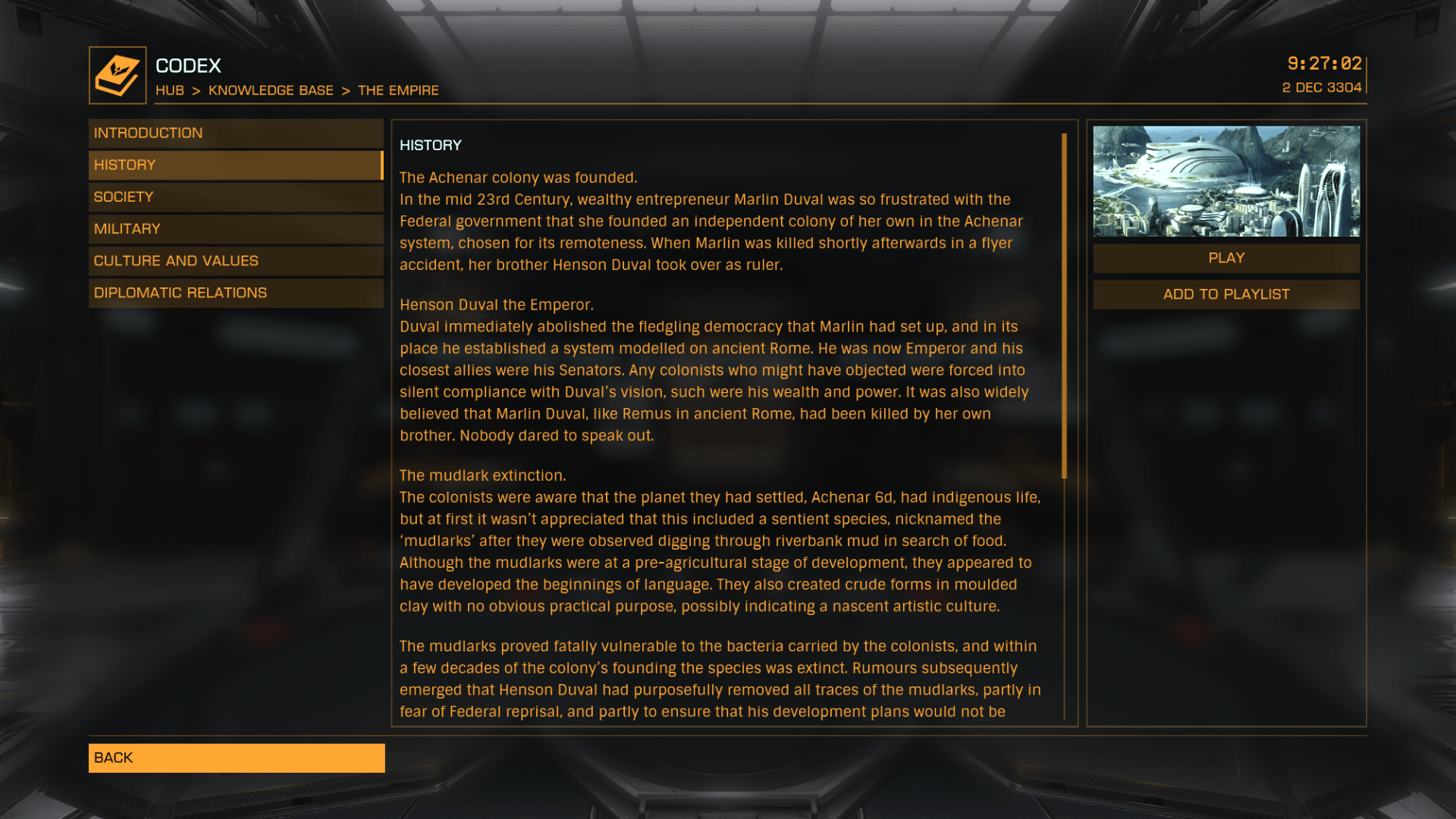The image size is (1456, 819).
Task: Click the Codex book icon
Action: [x=116, y=73]
